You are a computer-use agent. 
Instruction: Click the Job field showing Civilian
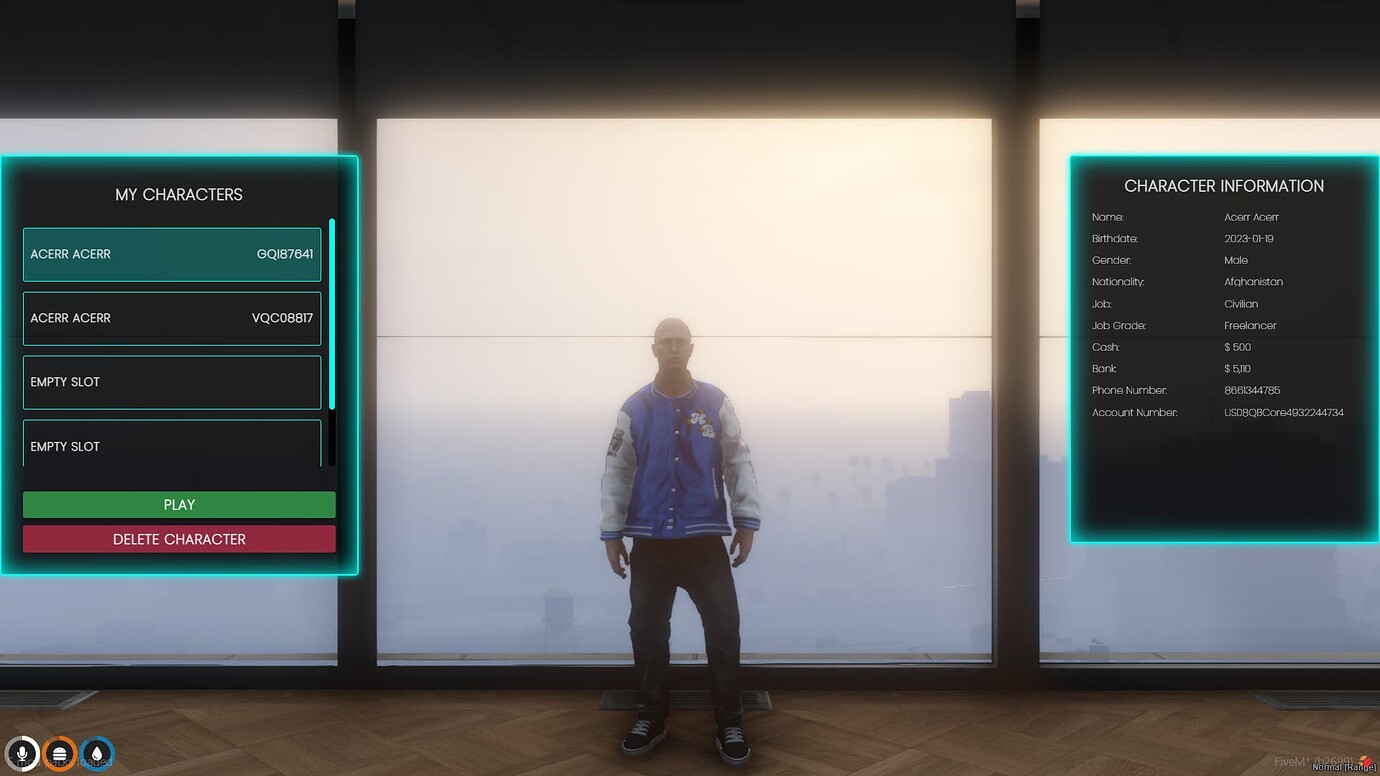point(1241,303)
